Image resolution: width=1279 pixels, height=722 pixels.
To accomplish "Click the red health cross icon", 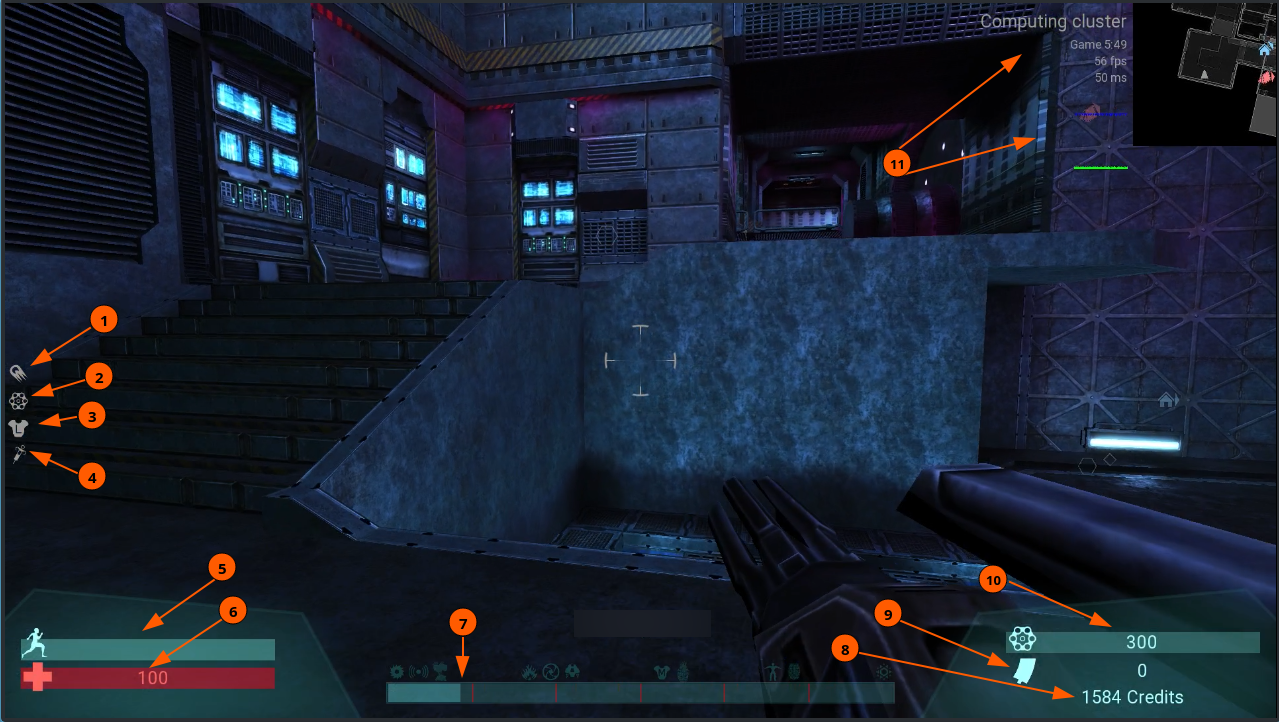I will [x=37, y=678].
